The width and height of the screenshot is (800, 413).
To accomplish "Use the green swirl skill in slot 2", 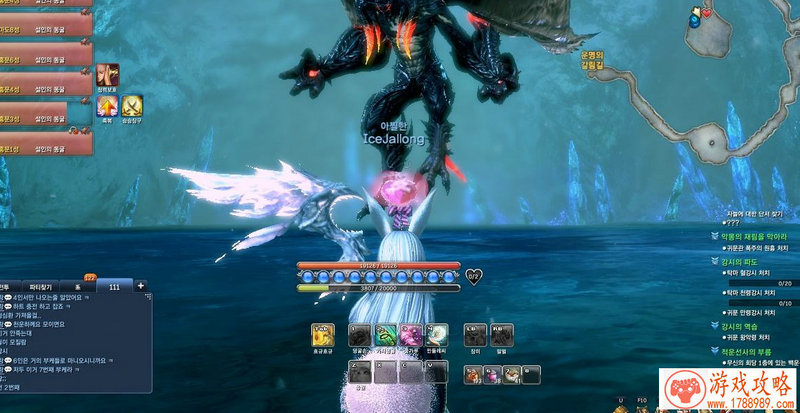I will (x=386, y=336).
